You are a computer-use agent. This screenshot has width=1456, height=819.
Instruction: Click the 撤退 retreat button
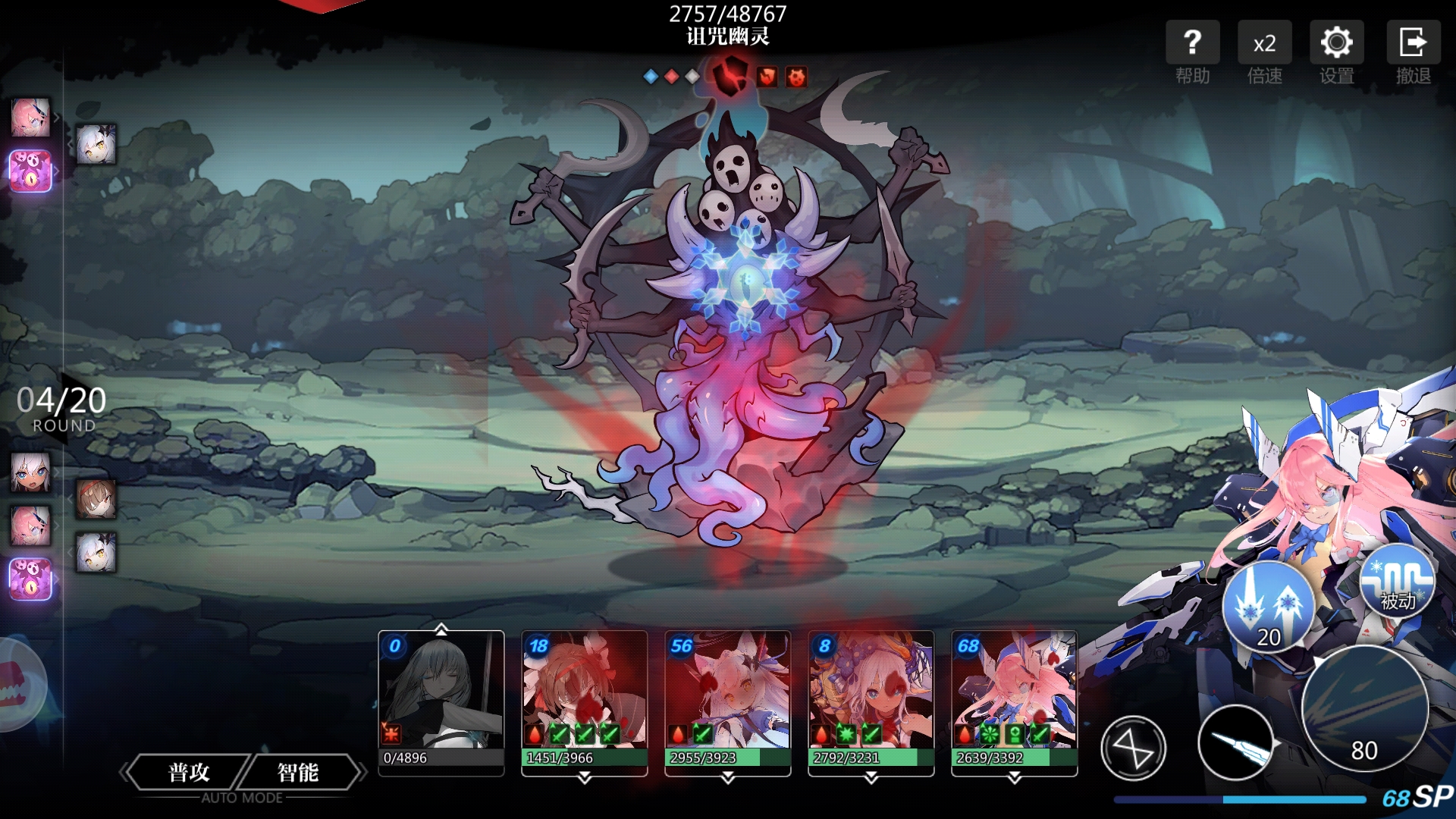[x=1413, y=52]
